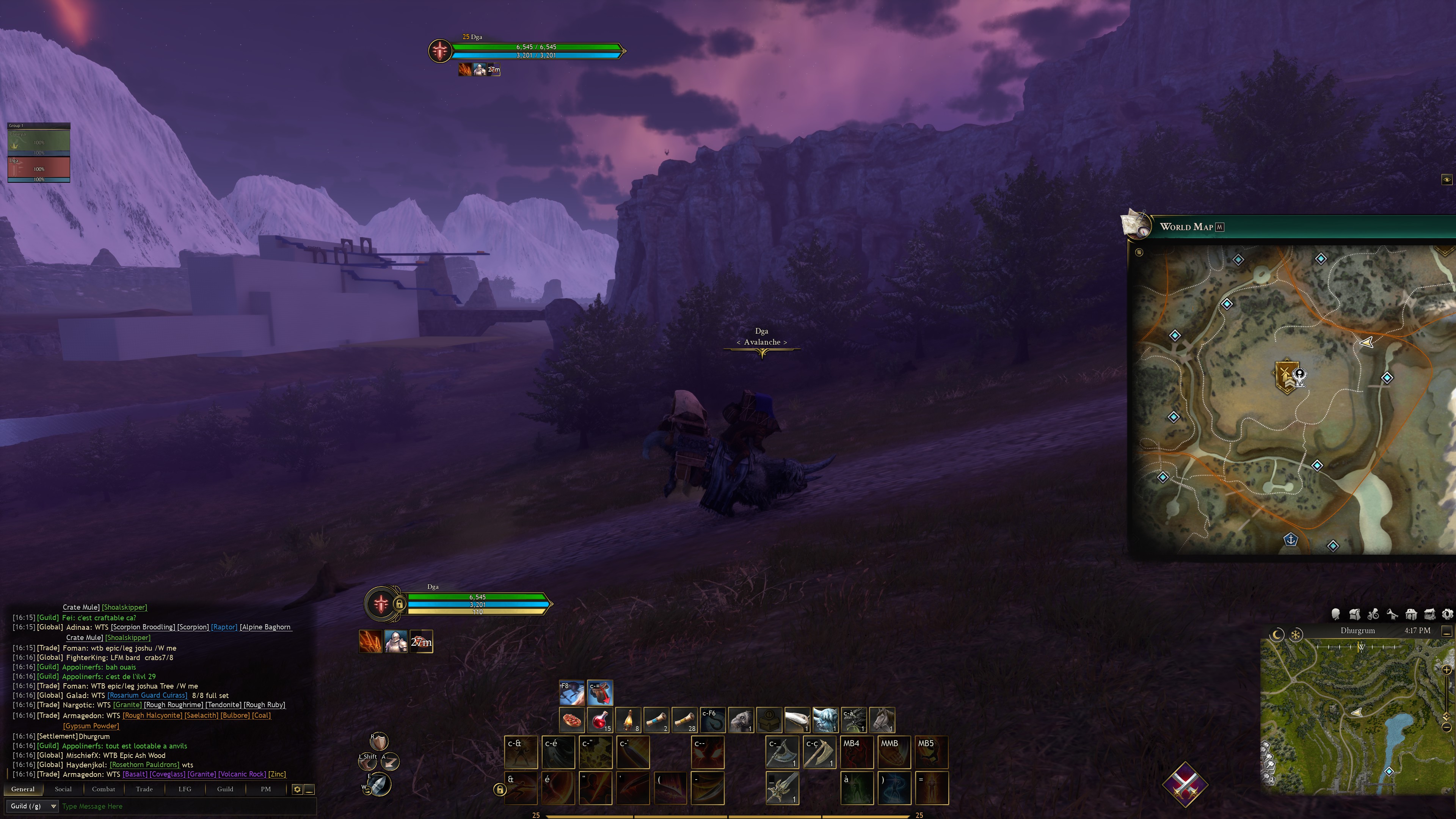Click the shield emblem marker on world map
This screenshot has width=1456, height=819.
pos(1286,375)
